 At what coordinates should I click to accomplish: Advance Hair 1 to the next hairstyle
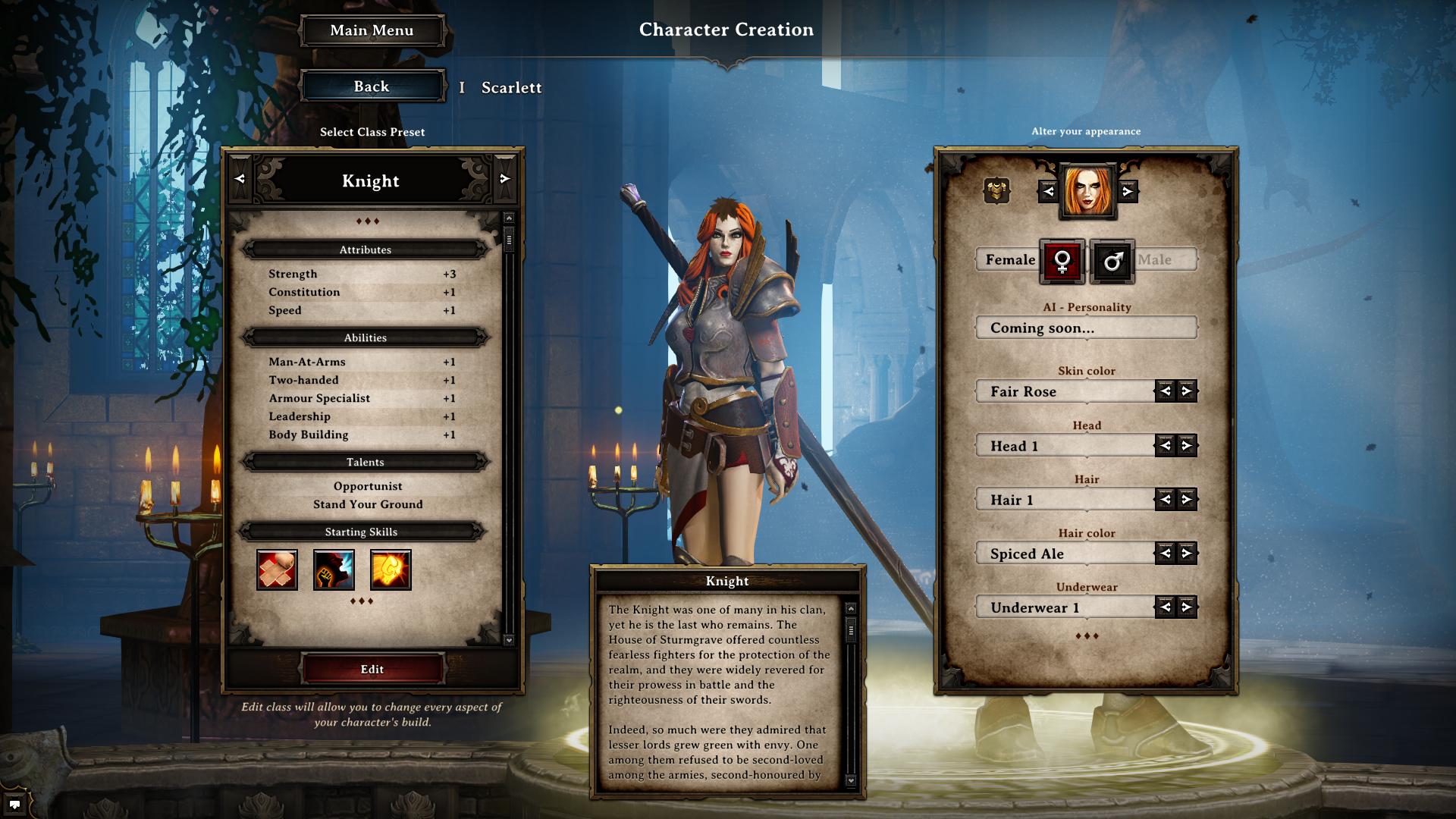(x=1187, y=500)
